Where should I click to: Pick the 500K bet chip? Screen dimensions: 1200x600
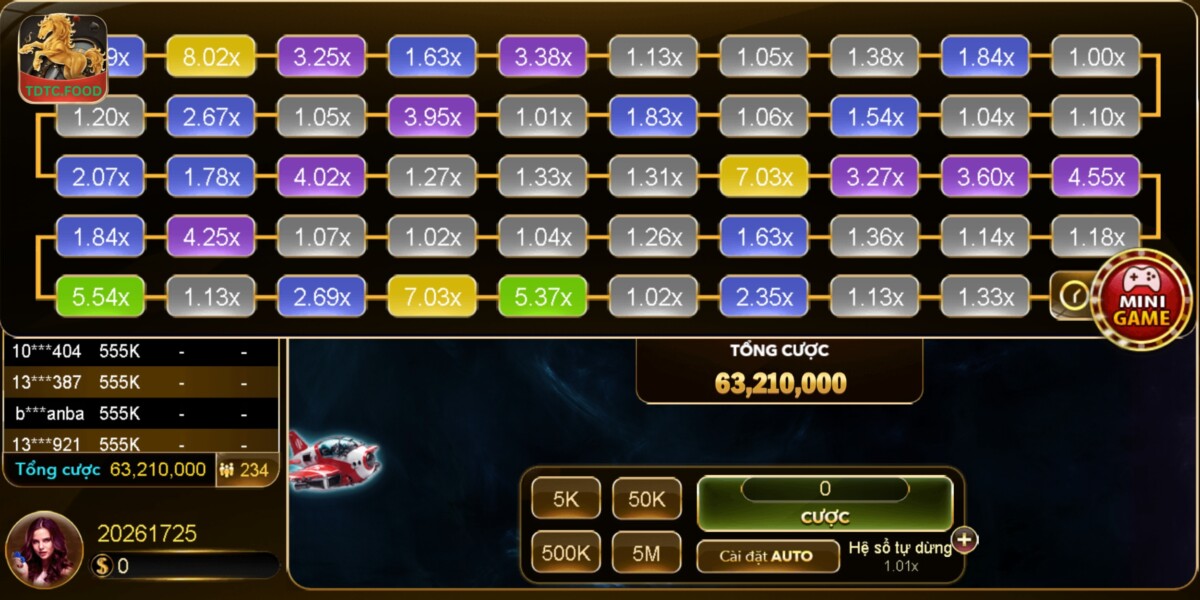tap(566, 551)
